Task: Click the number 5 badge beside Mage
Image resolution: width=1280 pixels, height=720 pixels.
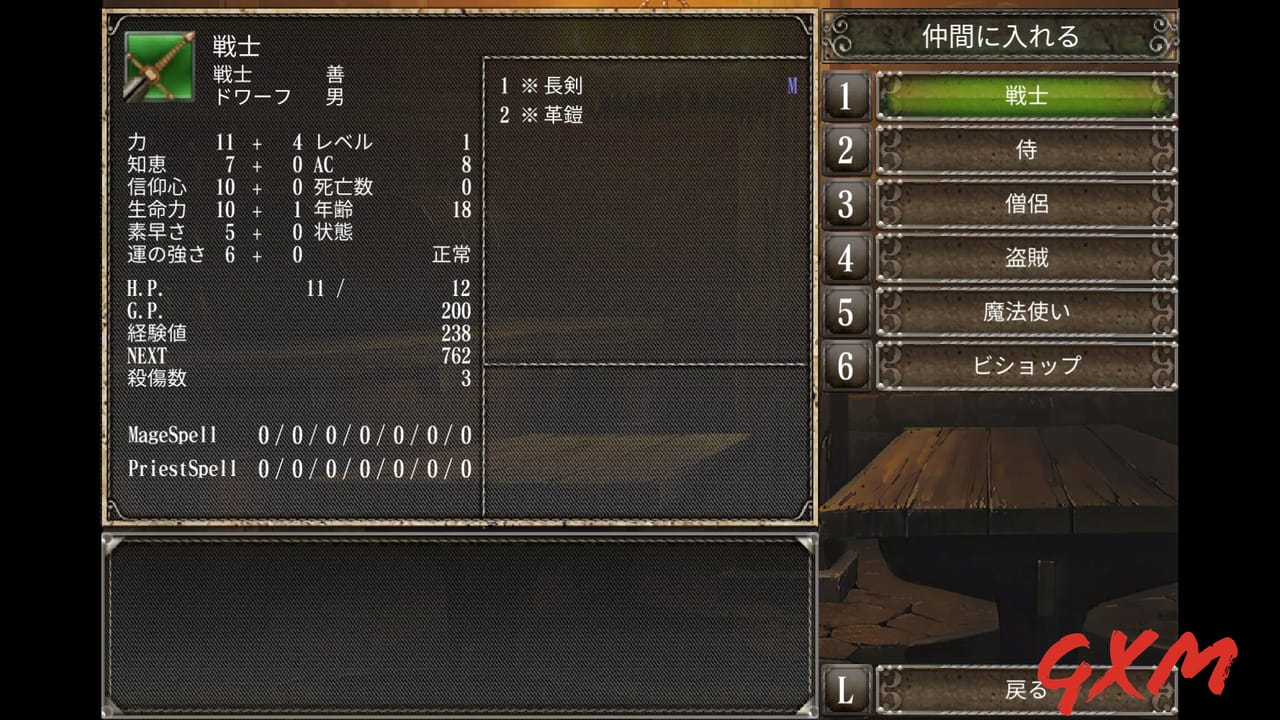Action: click(845, 312)
